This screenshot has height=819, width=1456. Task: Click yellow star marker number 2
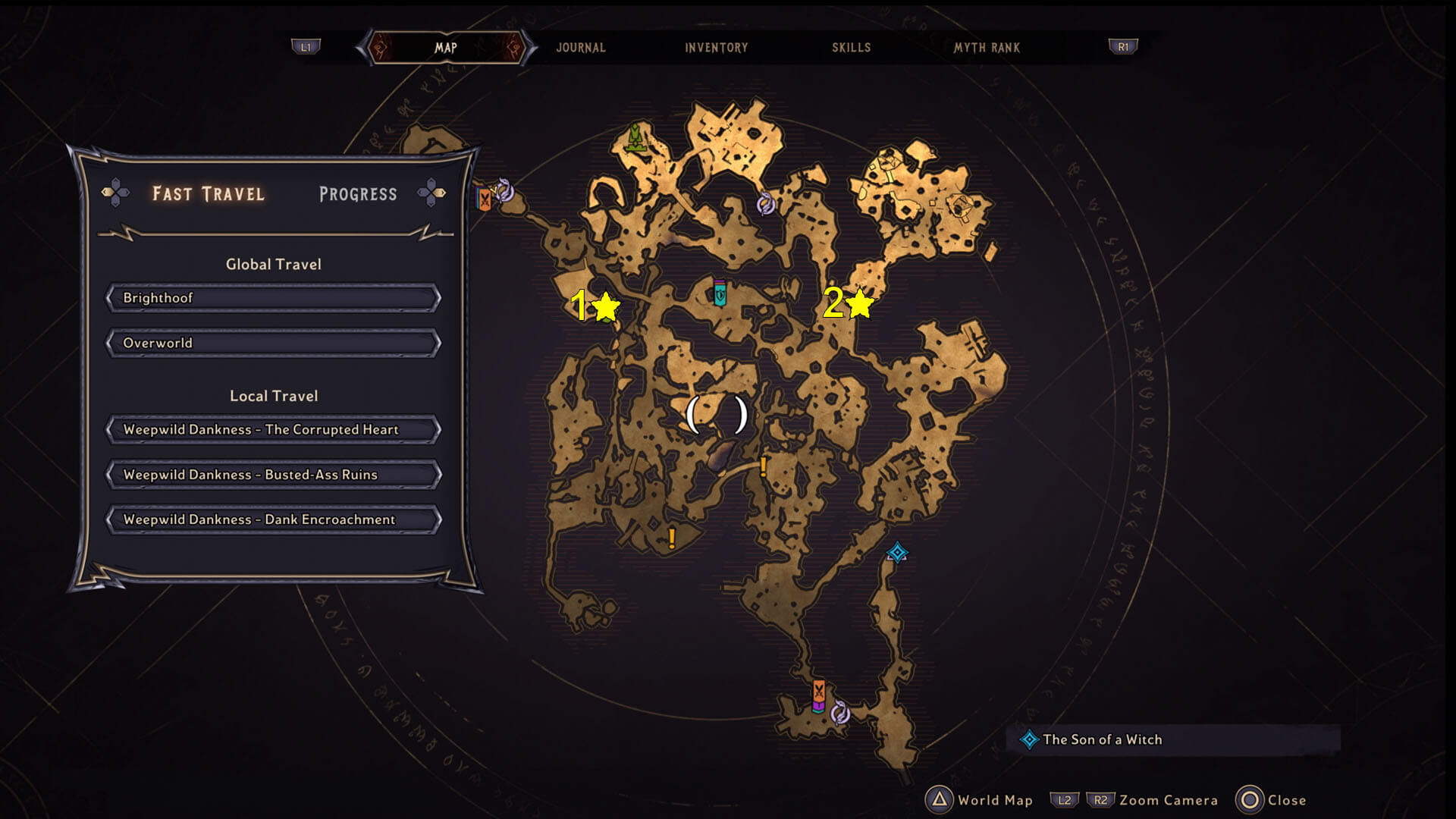pyautogui.click(x=859, y=303)
